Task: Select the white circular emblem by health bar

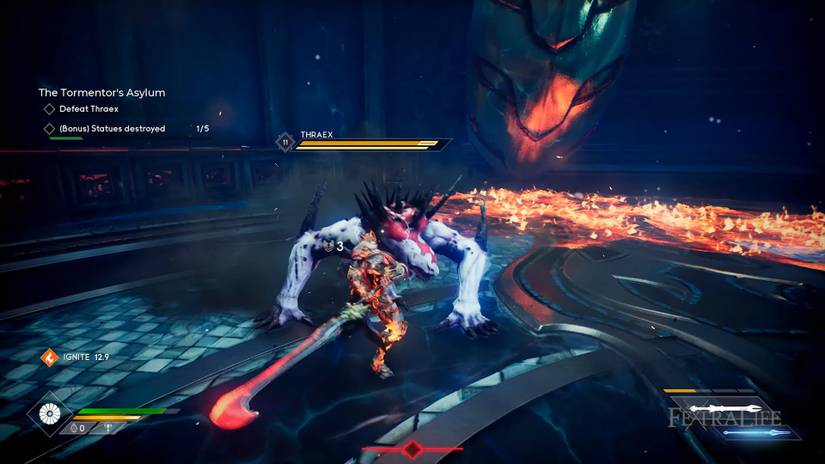Action: pyautogui.click(x=48, y=414)
